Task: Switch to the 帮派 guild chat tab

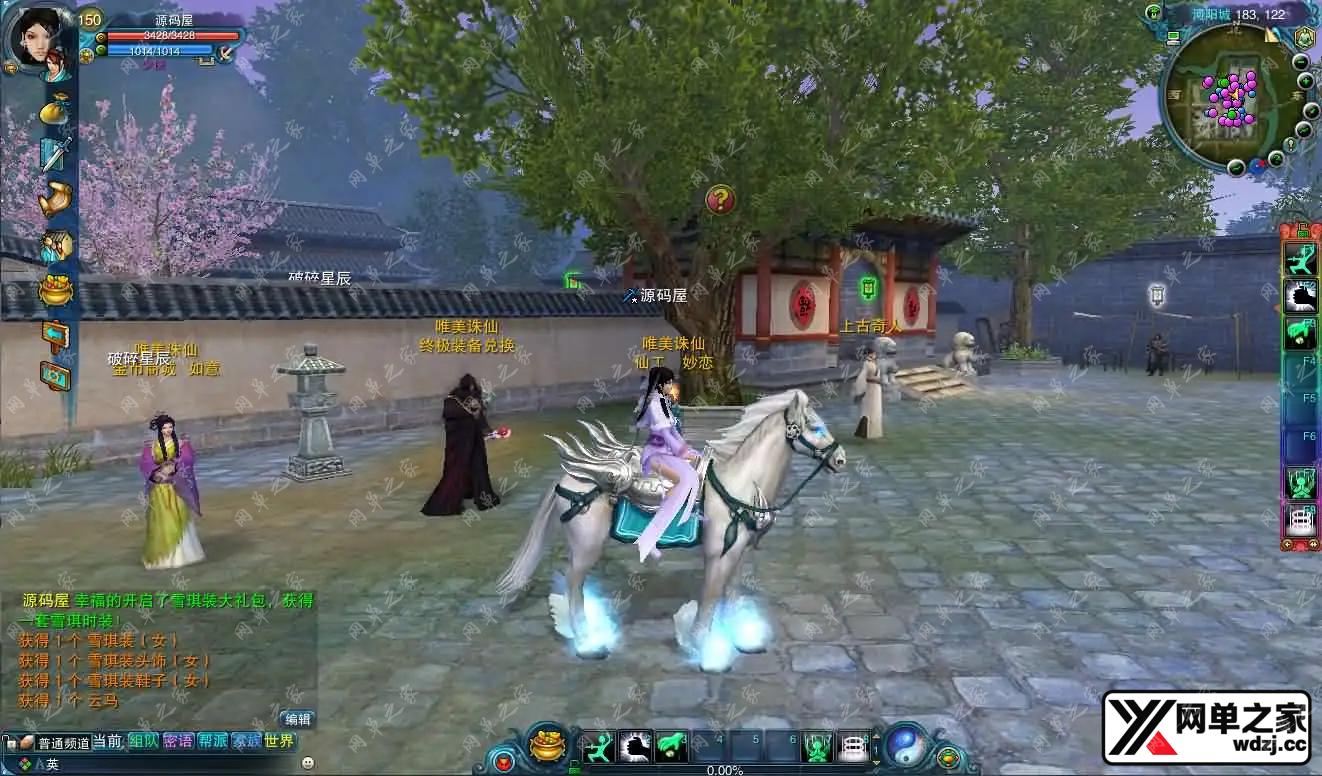Action: click(212, 742)
